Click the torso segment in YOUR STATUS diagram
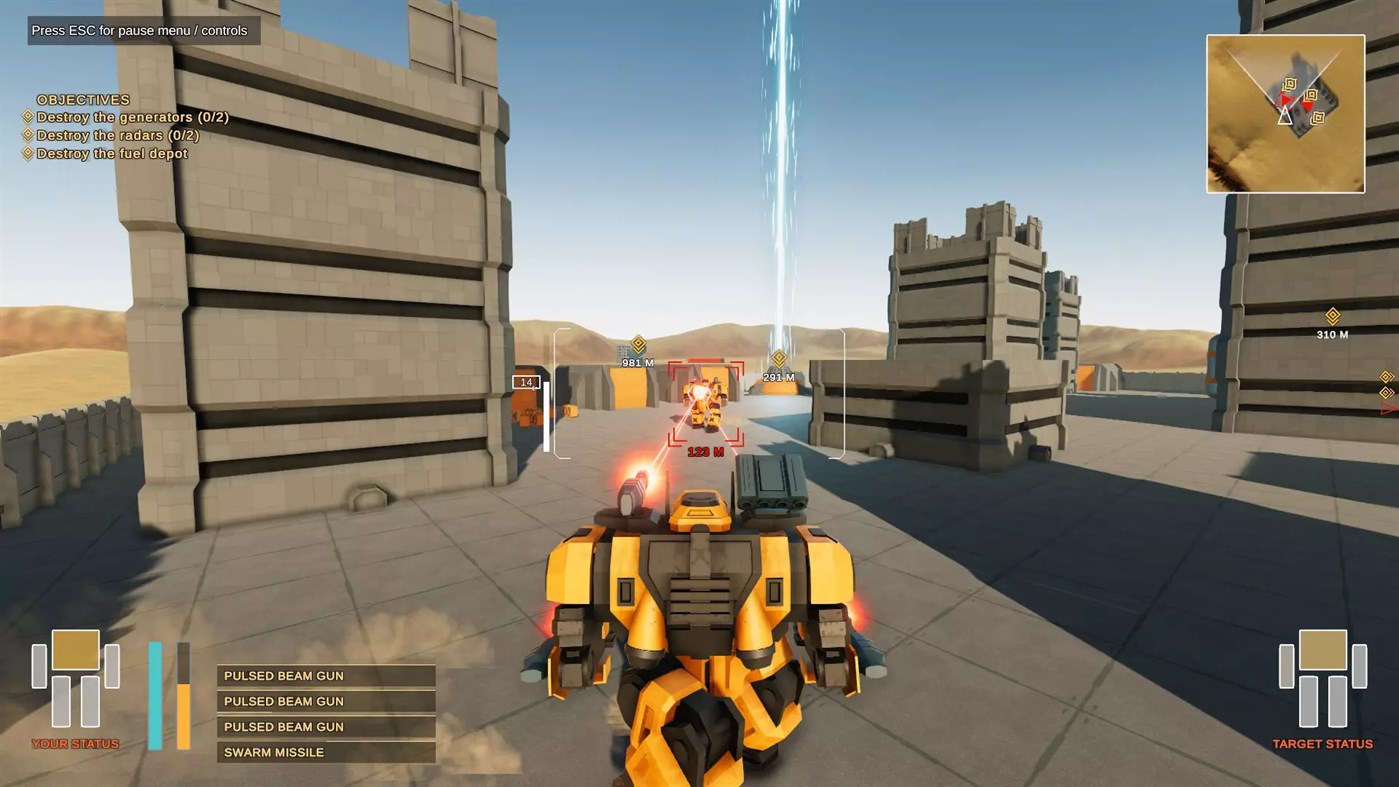Viewport: 1399px width, 787px height. click(x=76, y=650)
